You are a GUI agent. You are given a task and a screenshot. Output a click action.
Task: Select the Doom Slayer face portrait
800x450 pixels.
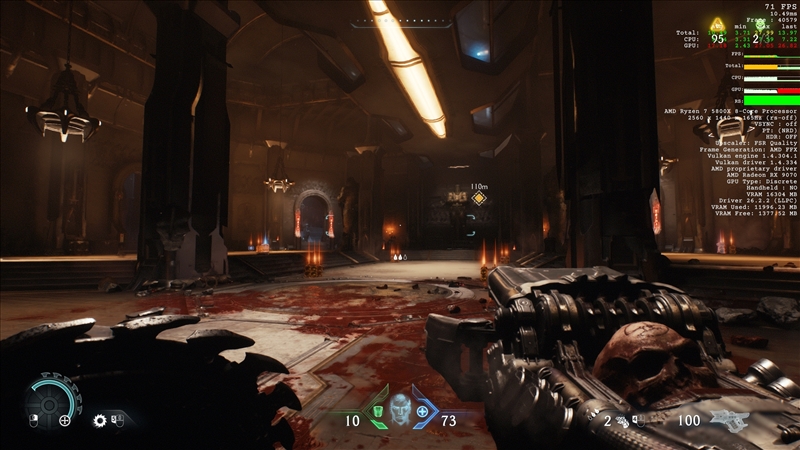(x=400, y=410)
